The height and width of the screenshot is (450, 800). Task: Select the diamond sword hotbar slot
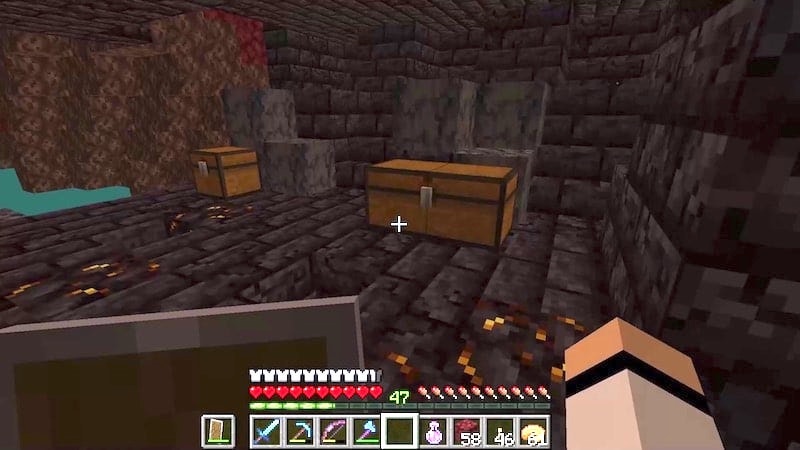pyautogui.click(x=265, y=432)
